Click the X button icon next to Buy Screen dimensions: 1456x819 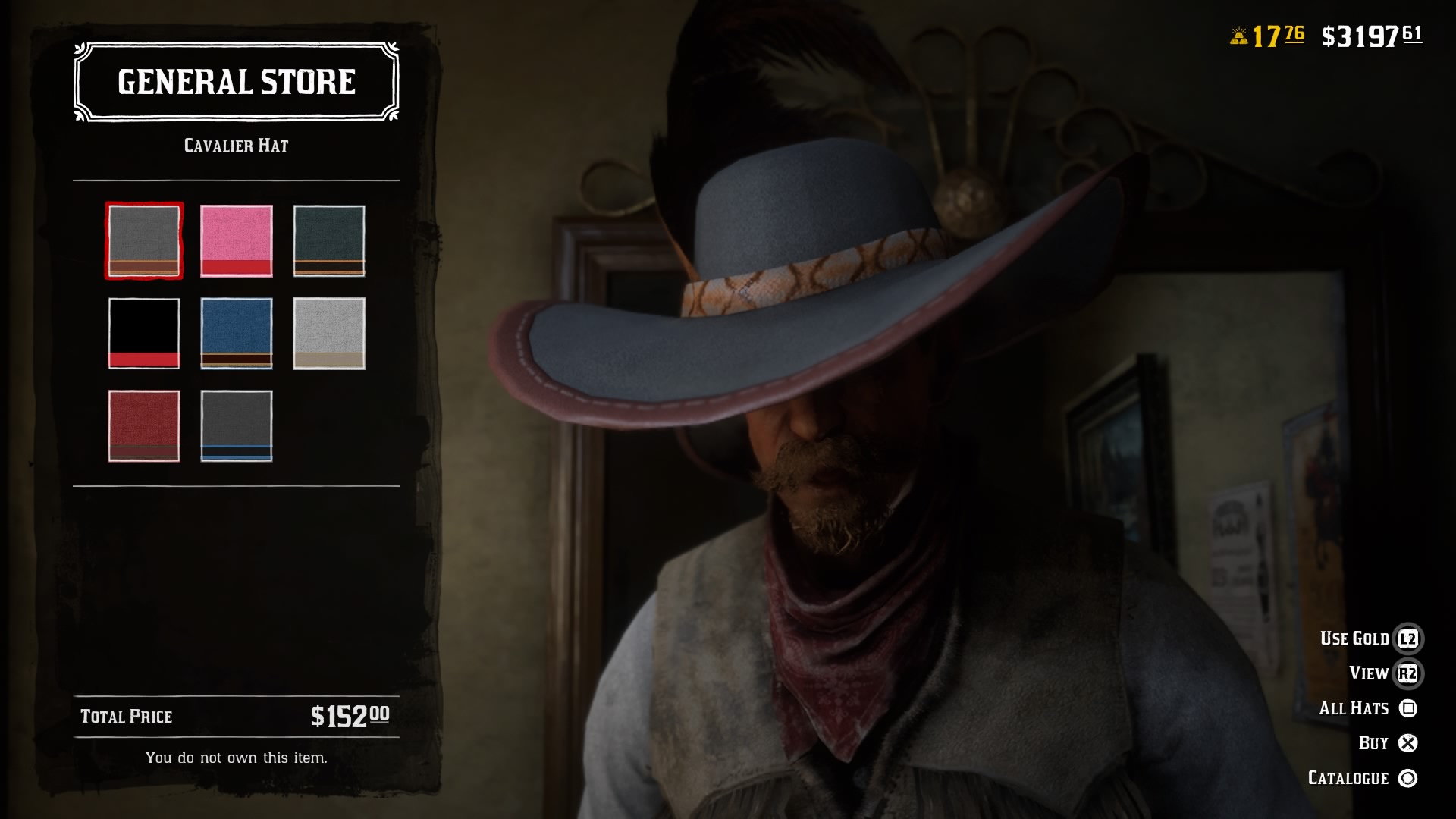pyautogui.click(x=1407, y=742)
